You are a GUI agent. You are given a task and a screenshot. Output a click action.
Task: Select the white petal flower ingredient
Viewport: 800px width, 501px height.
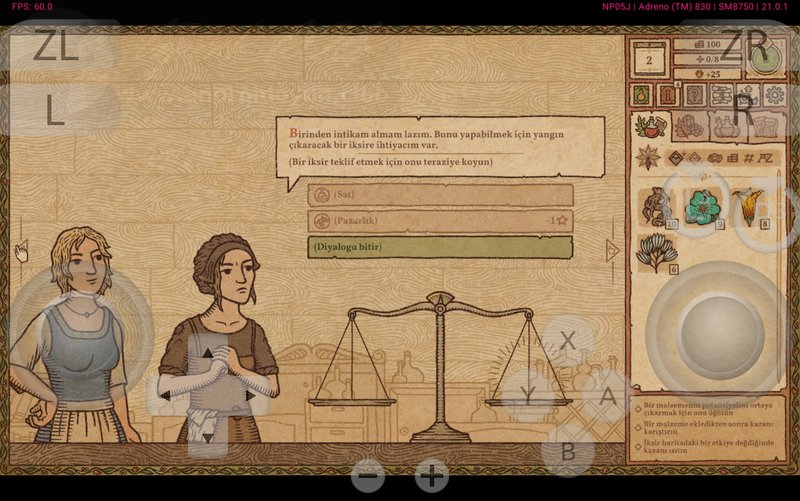tap(656, 253)
